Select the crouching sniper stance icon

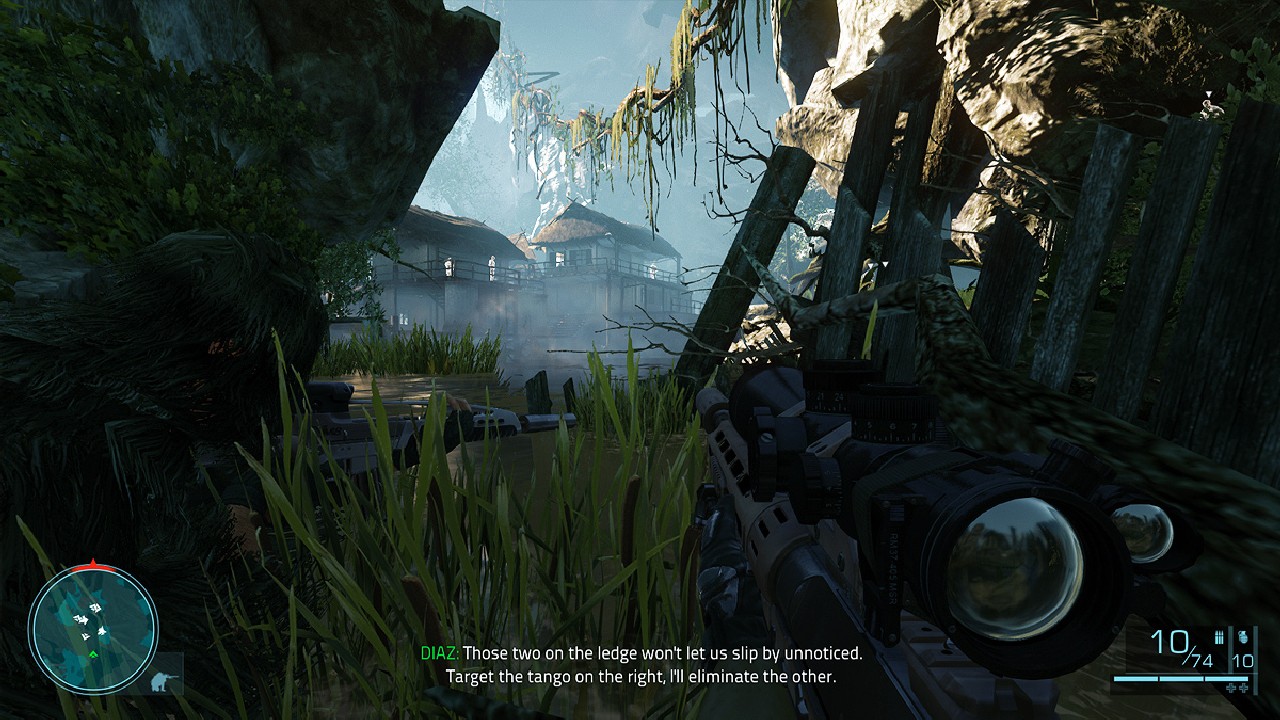(161, 680)
